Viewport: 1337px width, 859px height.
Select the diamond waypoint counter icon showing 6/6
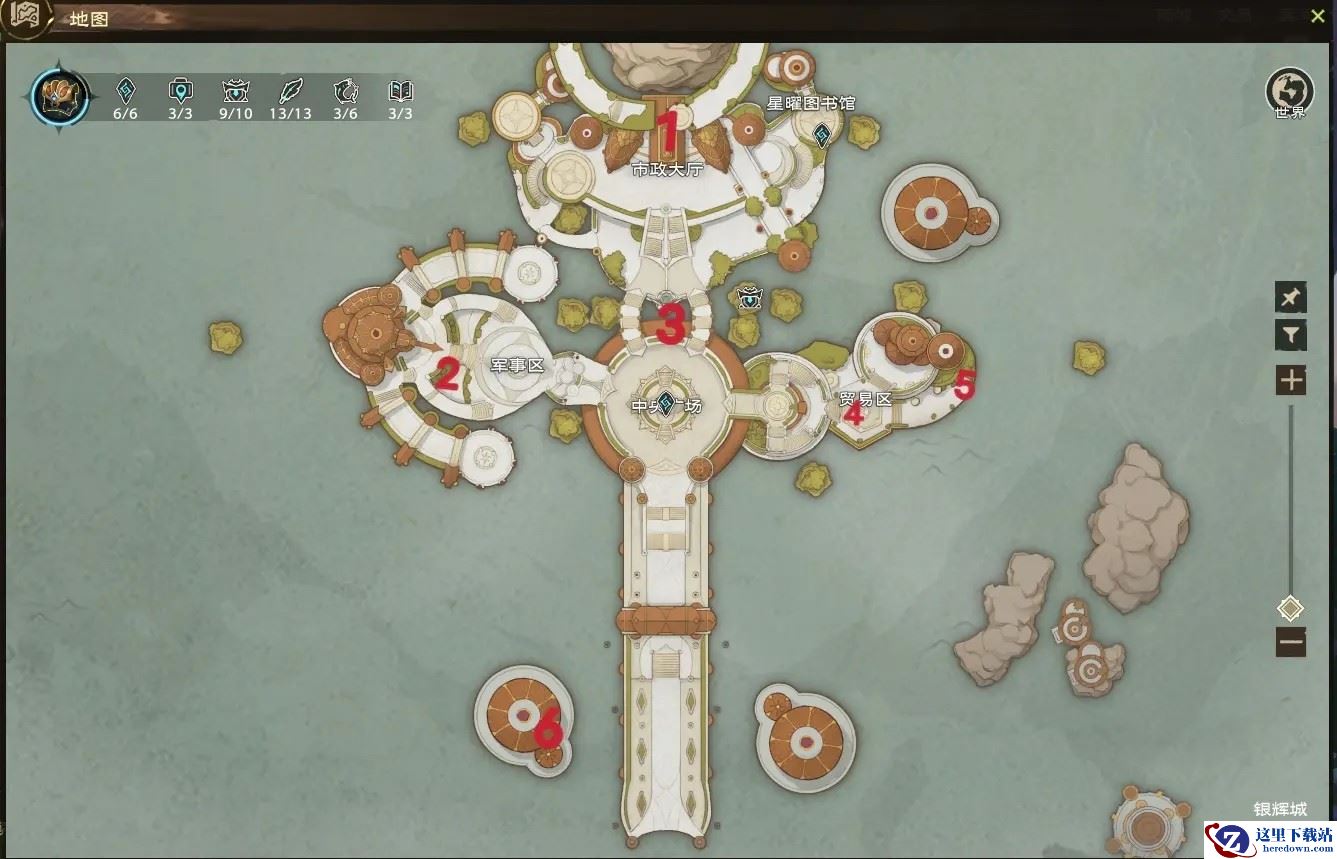pos(125,91)
